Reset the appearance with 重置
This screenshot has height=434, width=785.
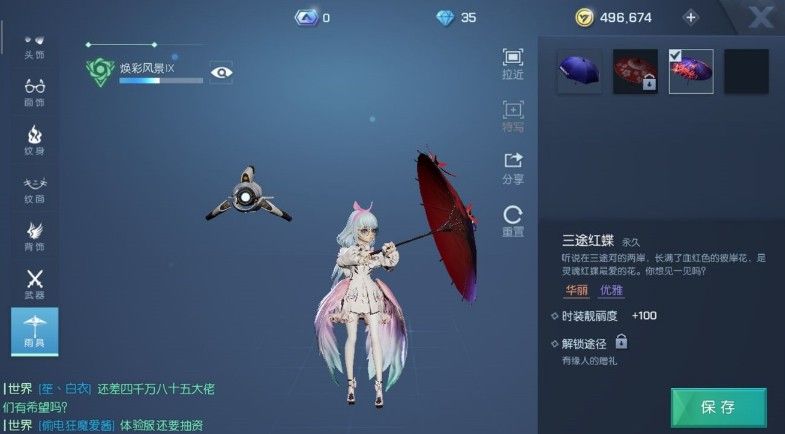(x=513, y=219)
